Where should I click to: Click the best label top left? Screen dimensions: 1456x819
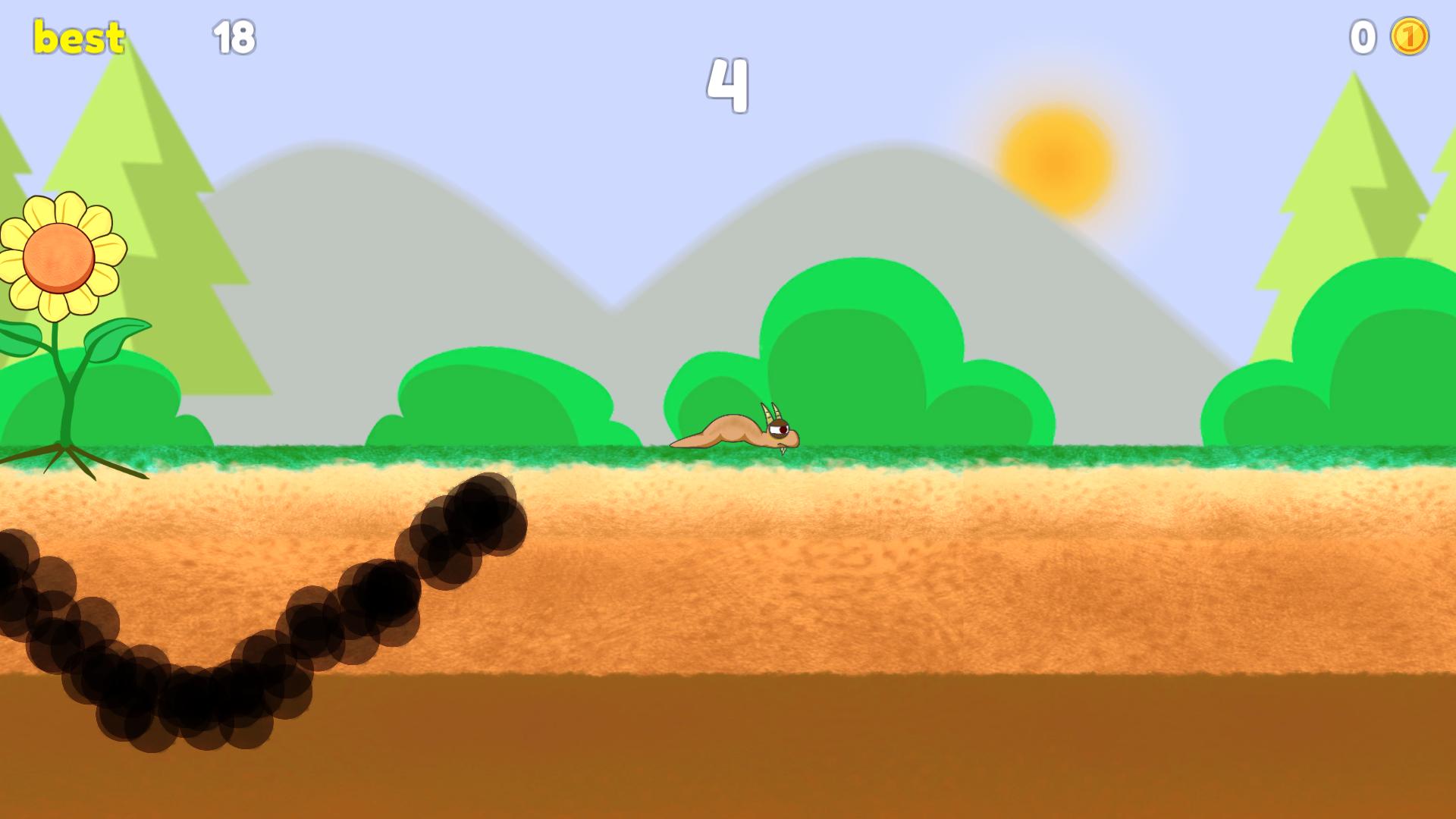click(78, 34)
